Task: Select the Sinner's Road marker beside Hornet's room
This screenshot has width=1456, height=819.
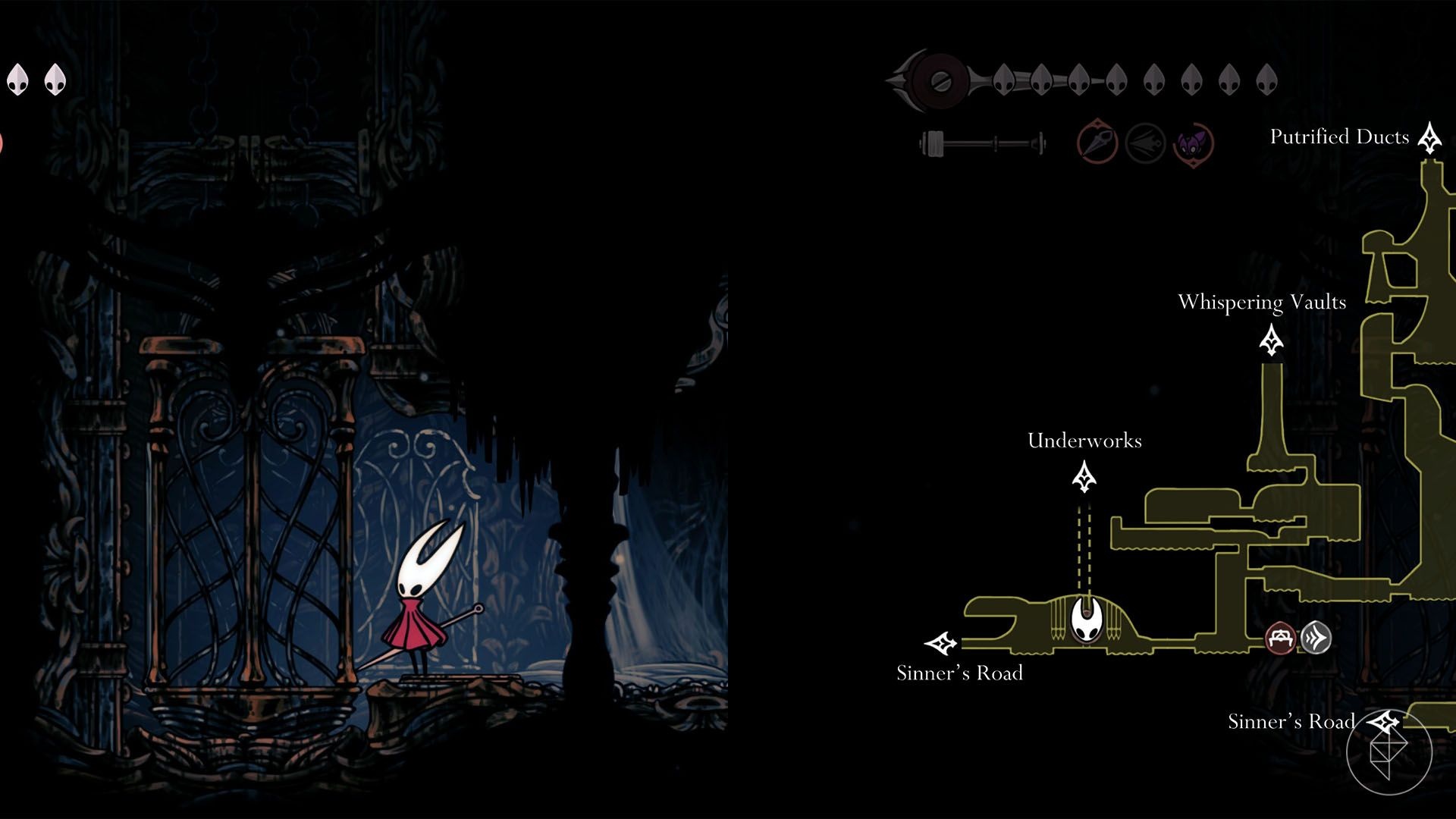Action: tap(942, 644)
